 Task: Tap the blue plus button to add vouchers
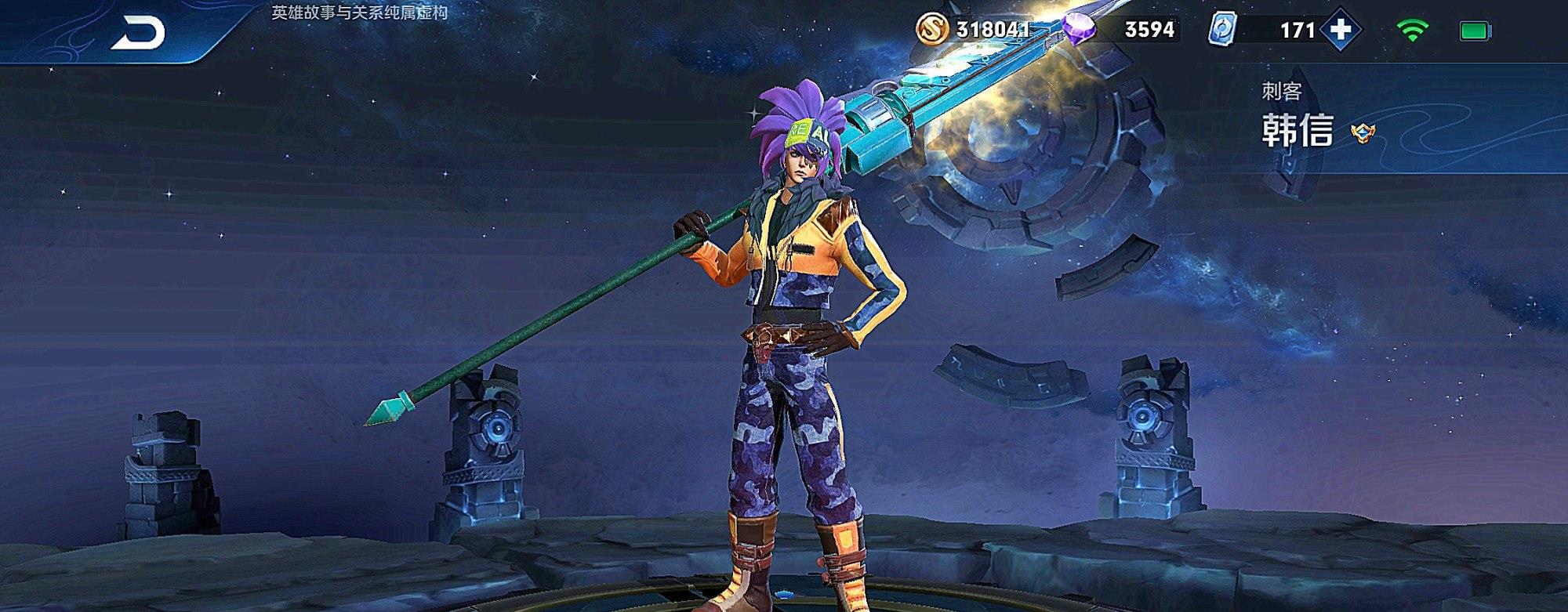tap(1341, 30)
